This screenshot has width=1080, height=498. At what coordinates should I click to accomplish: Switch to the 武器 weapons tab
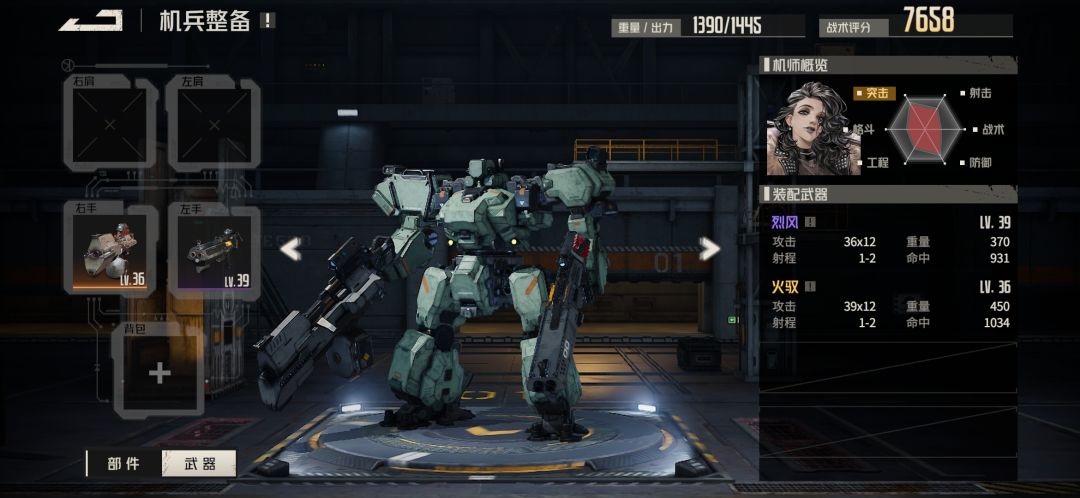point(200,463)
